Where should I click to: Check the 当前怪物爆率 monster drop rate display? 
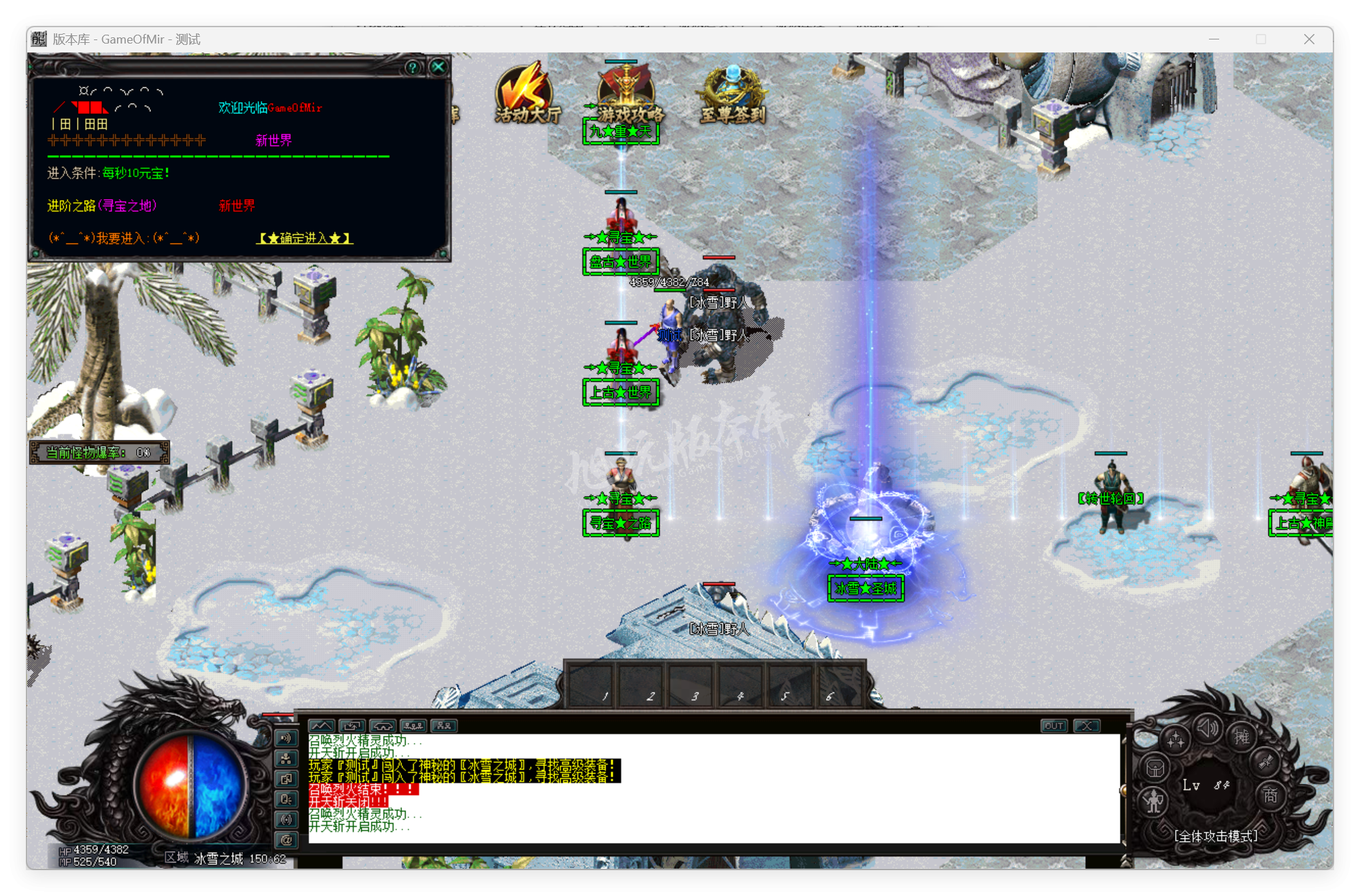[x=99, y=451]
